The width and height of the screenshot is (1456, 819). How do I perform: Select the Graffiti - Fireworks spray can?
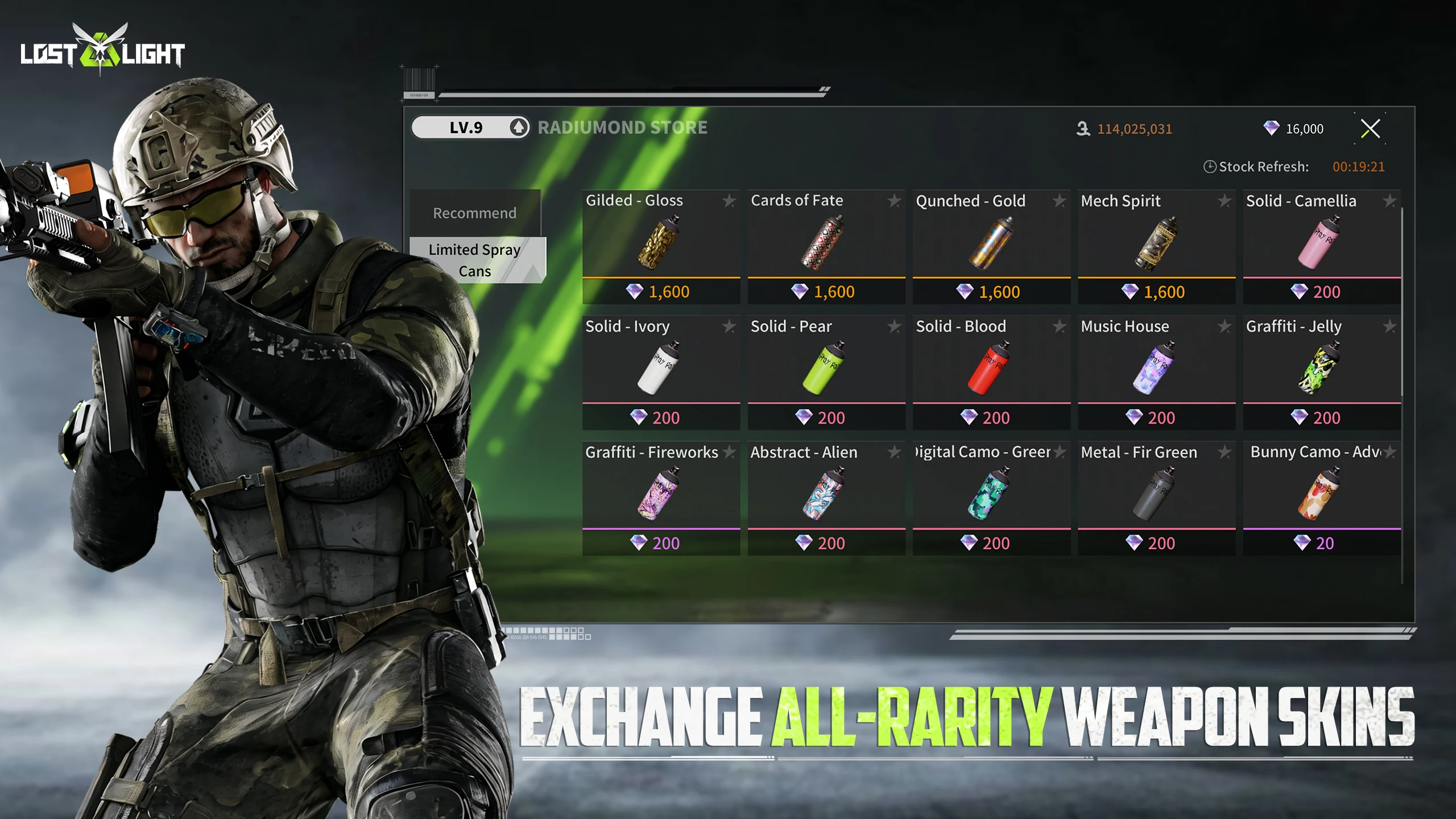(x=660, y=494)
